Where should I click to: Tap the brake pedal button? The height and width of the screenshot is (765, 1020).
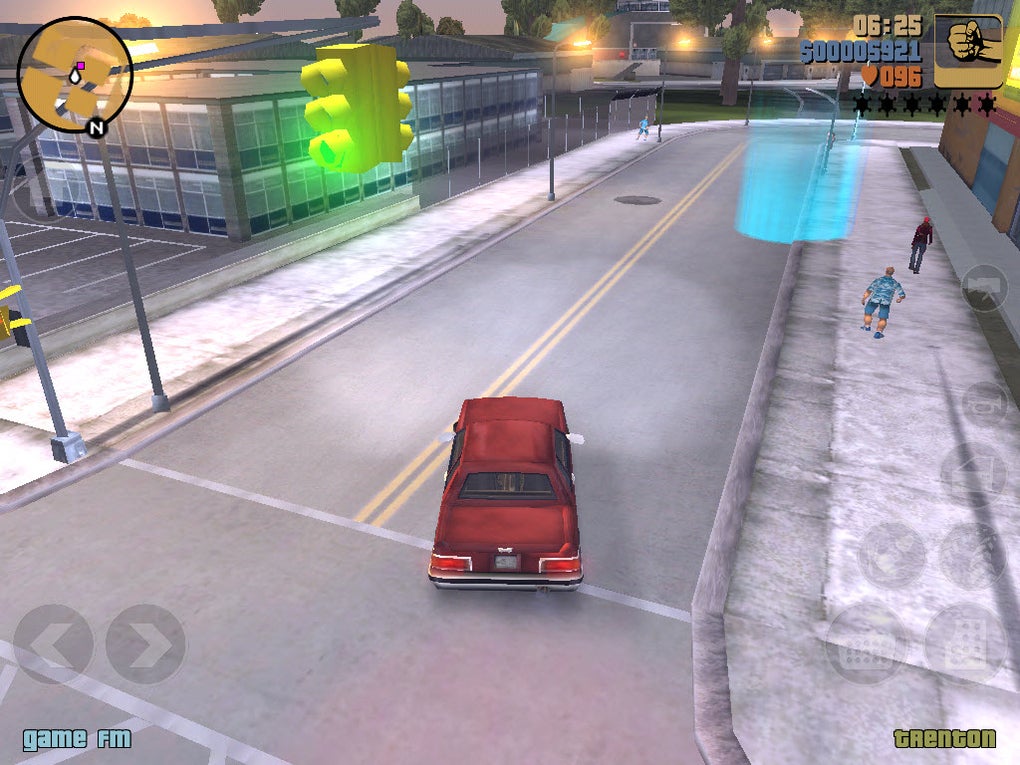866,642
